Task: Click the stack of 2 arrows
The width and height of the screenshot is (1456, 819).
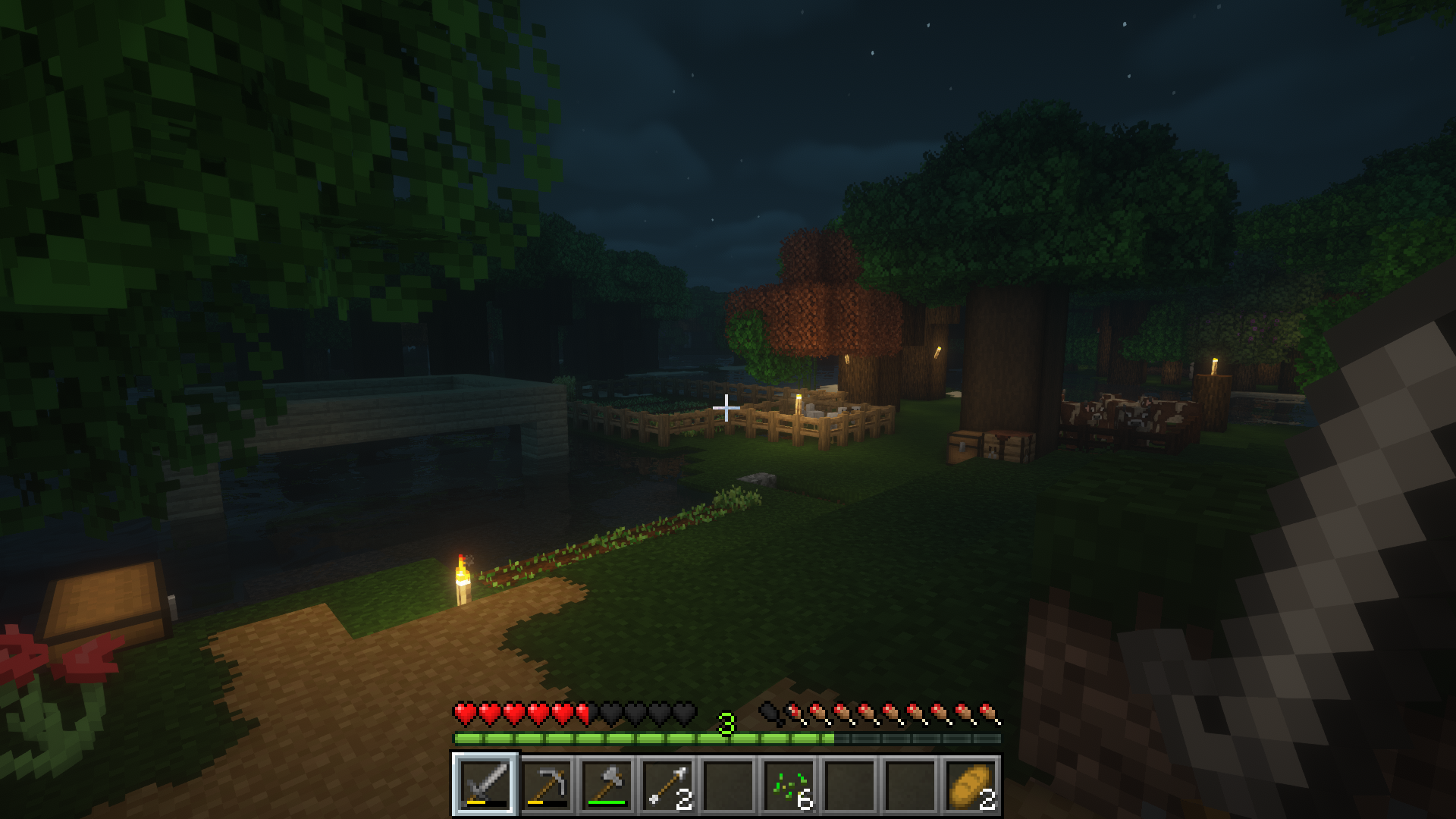Action: coord(667,787)
